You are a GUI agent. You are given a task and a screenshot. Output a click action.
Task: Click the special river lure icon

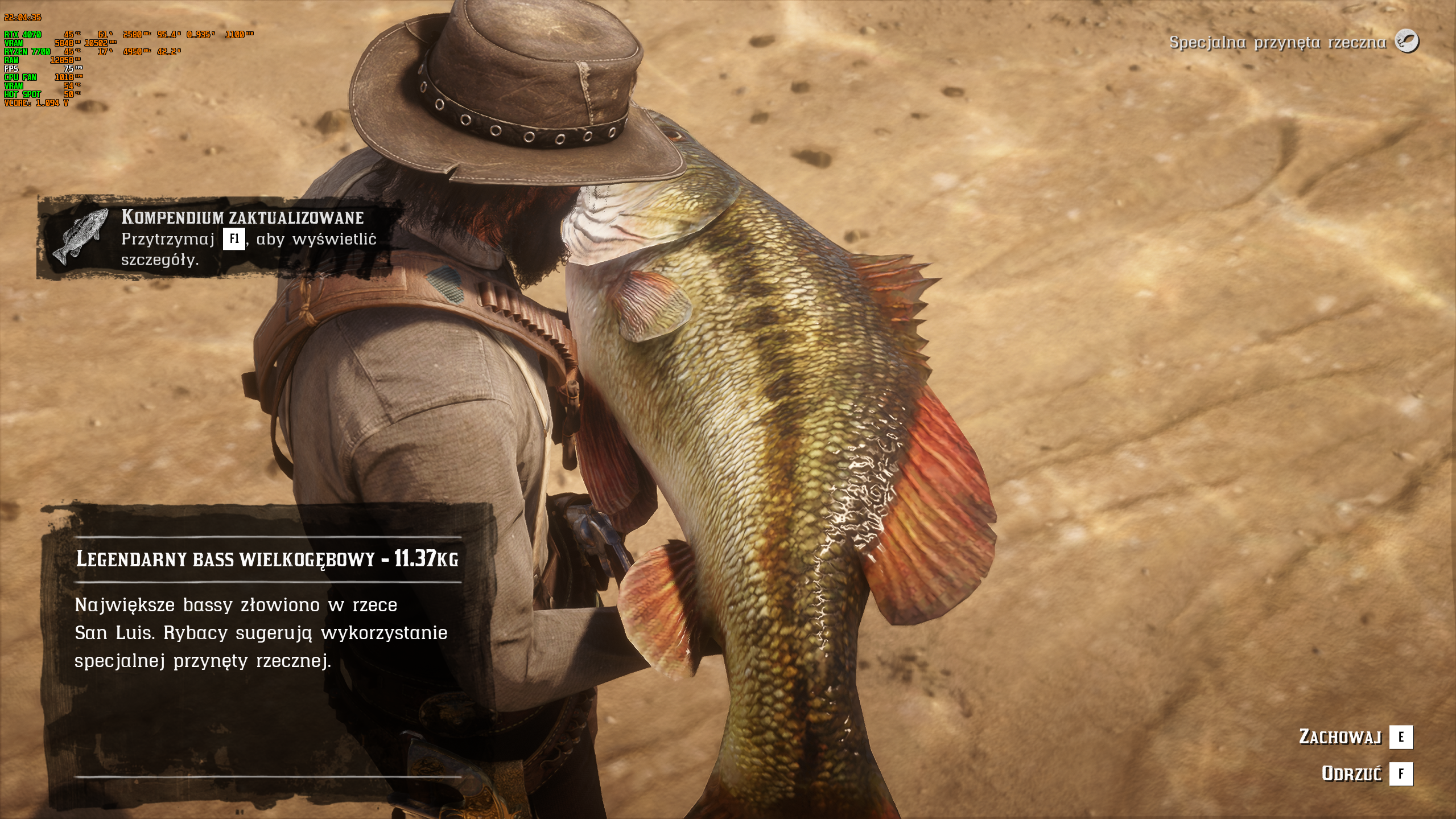1406,42
